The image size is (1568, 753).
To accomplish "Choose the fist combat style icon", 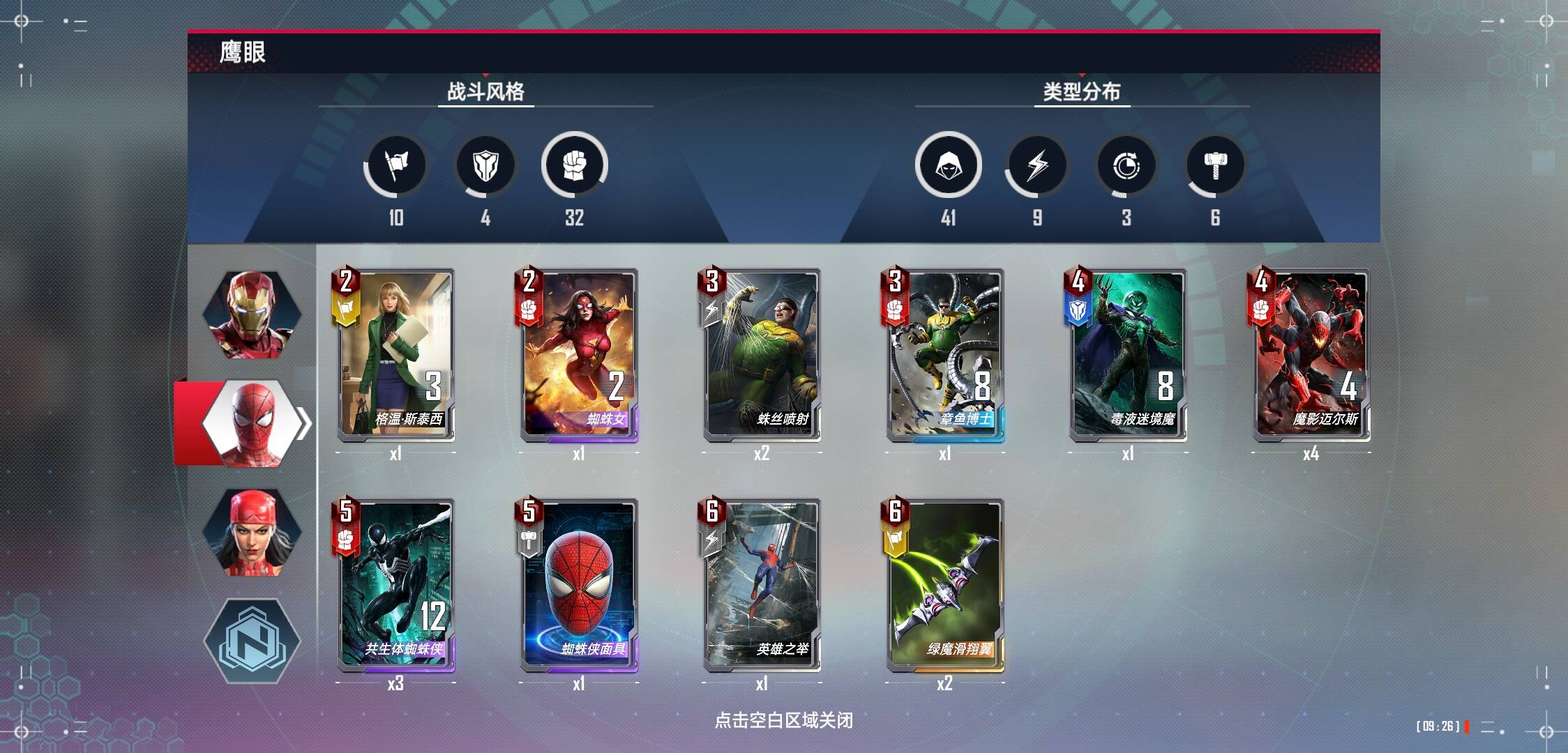I will coord(575,165).
